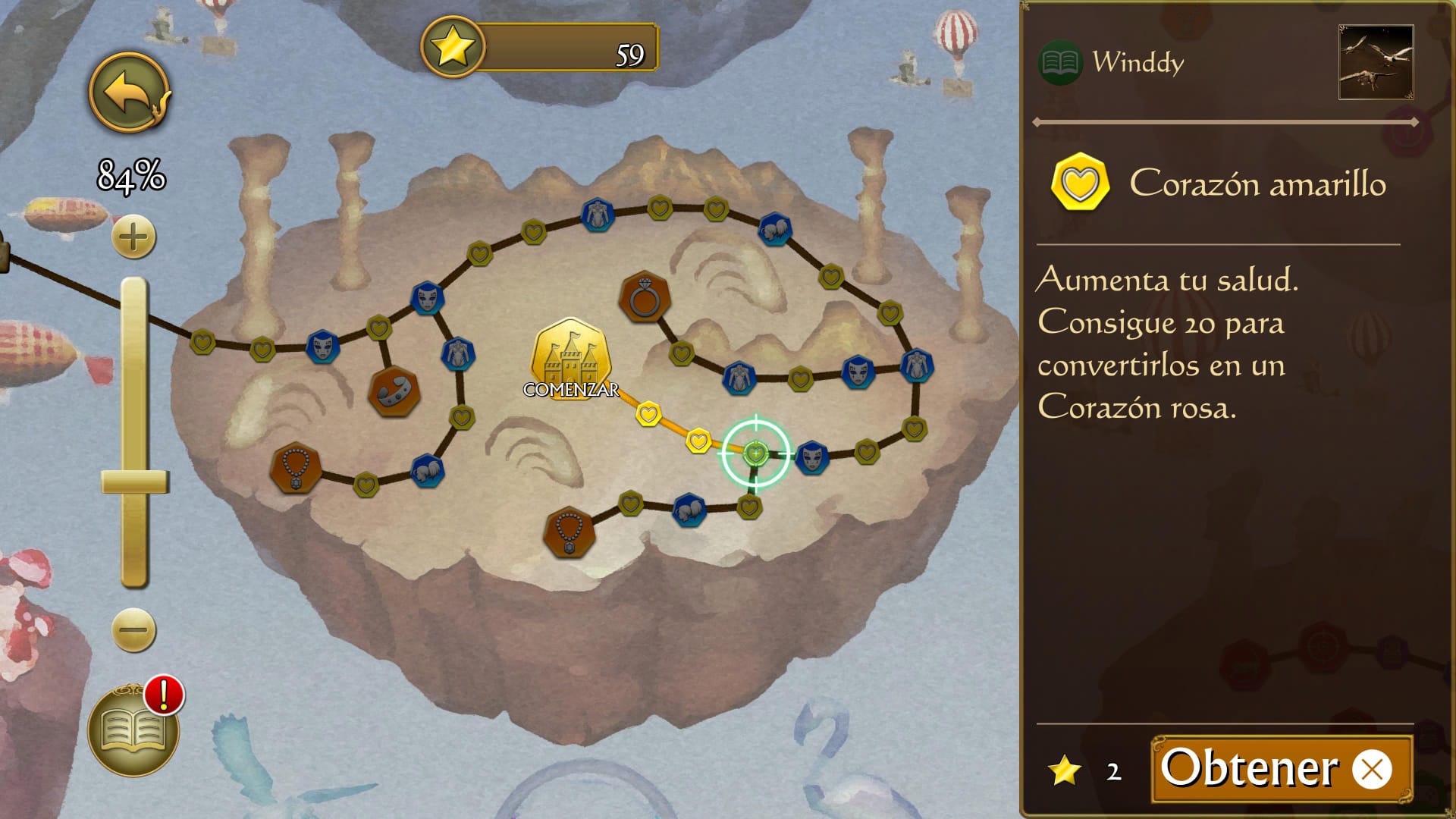Zoom out with the minus button

(x=133, y=629)
